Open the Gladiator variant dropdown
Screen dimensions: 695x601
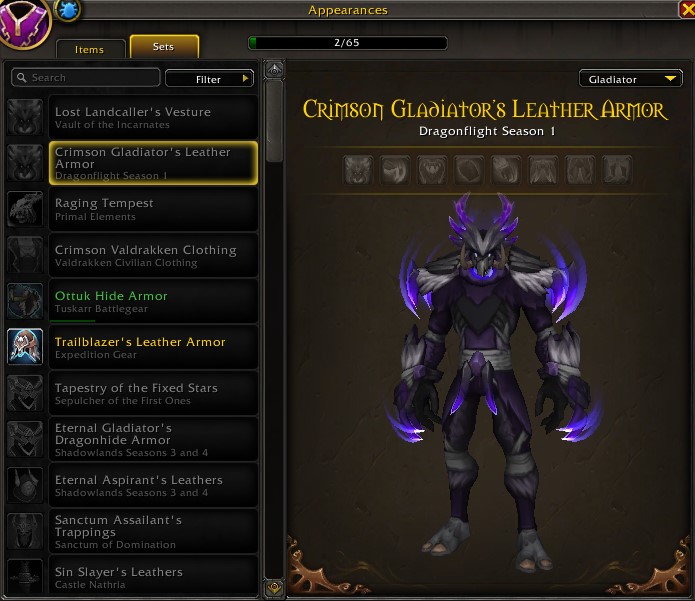click(630, 79)
